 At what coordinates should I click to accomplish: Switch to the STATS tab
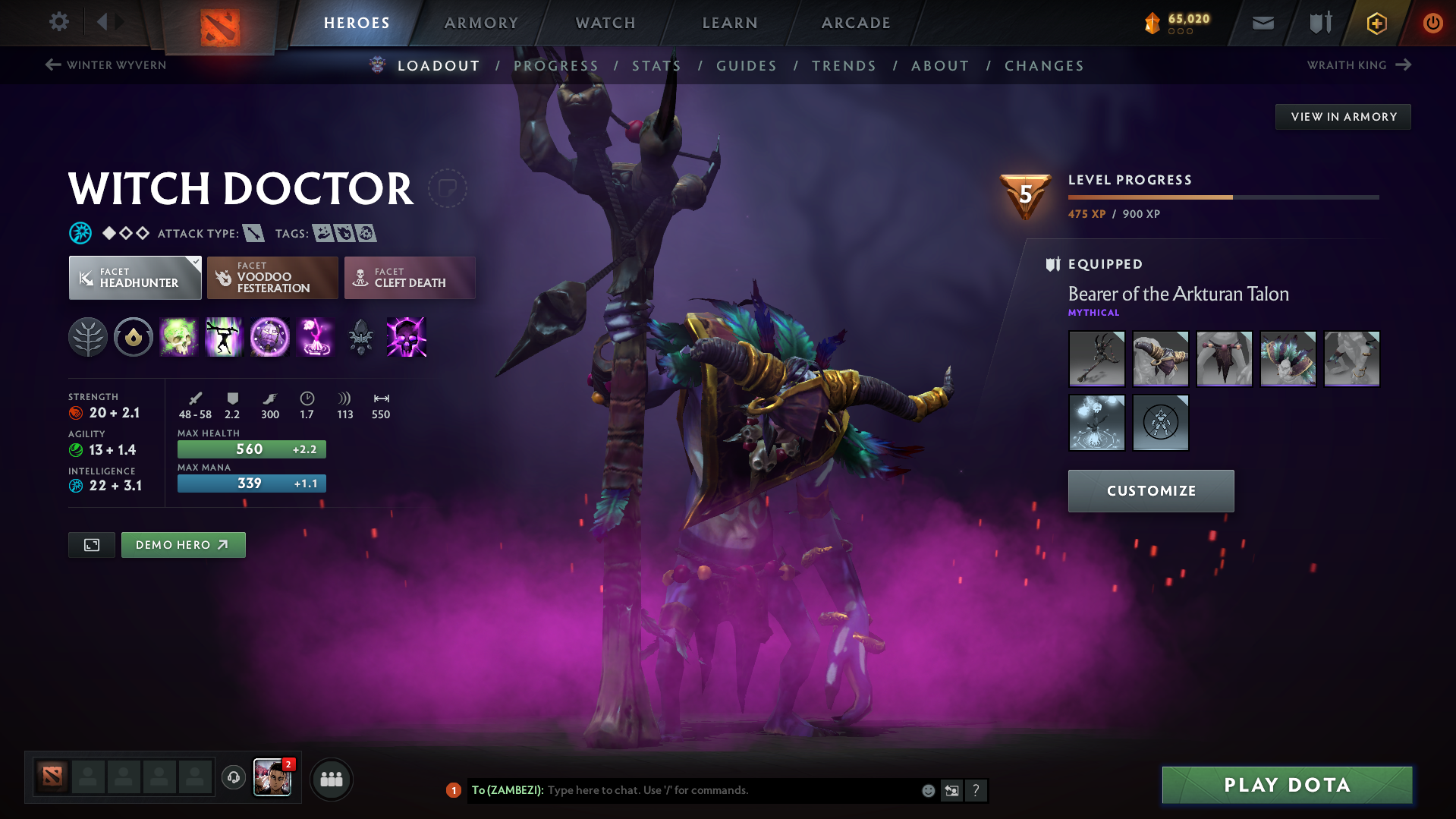coord(656,66)
